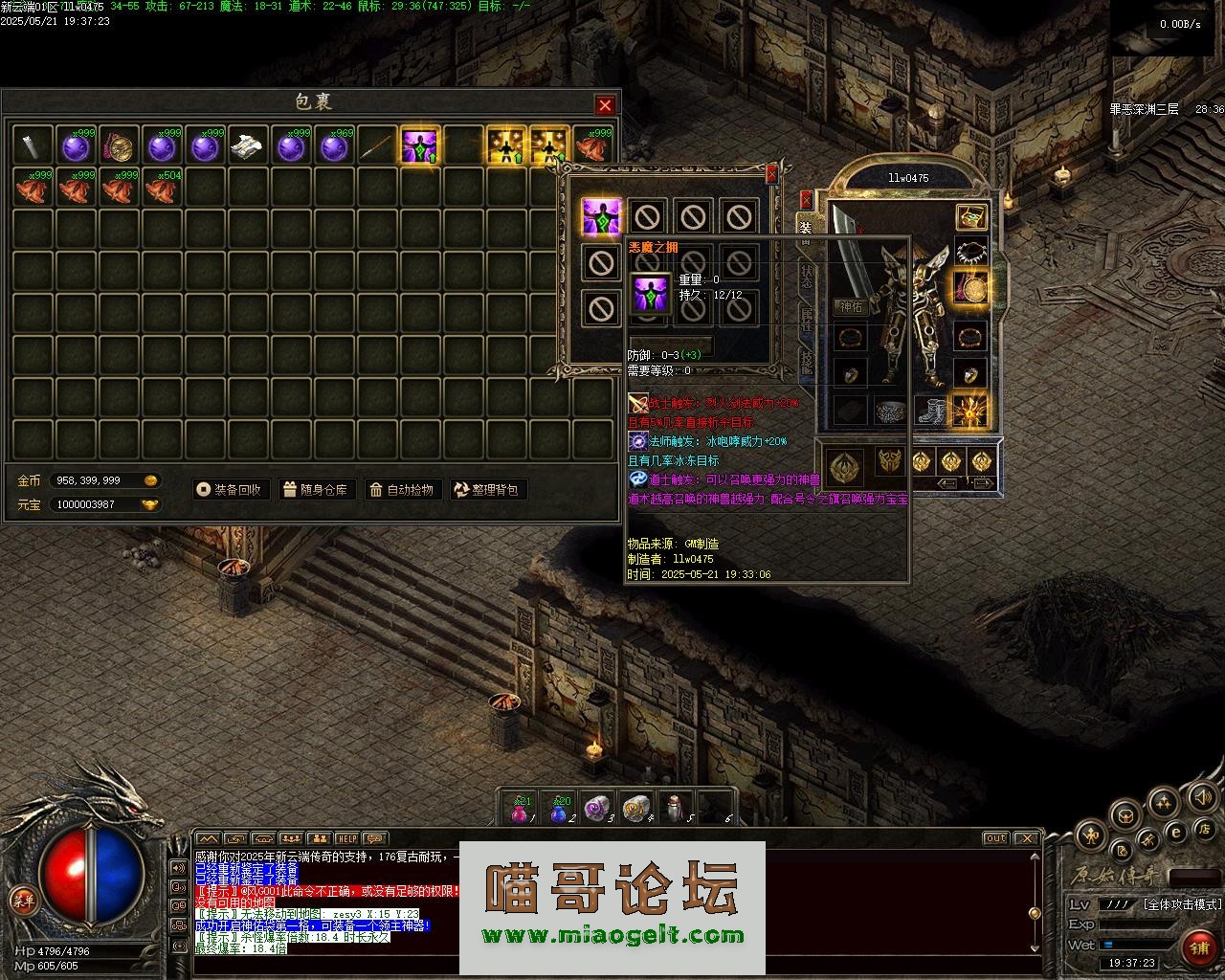Image resolution: width=1225 pixels, height=980 pixels.
Task: Toggle the 自动捡物 auto-pickup button
Action: tap(401, 490)
